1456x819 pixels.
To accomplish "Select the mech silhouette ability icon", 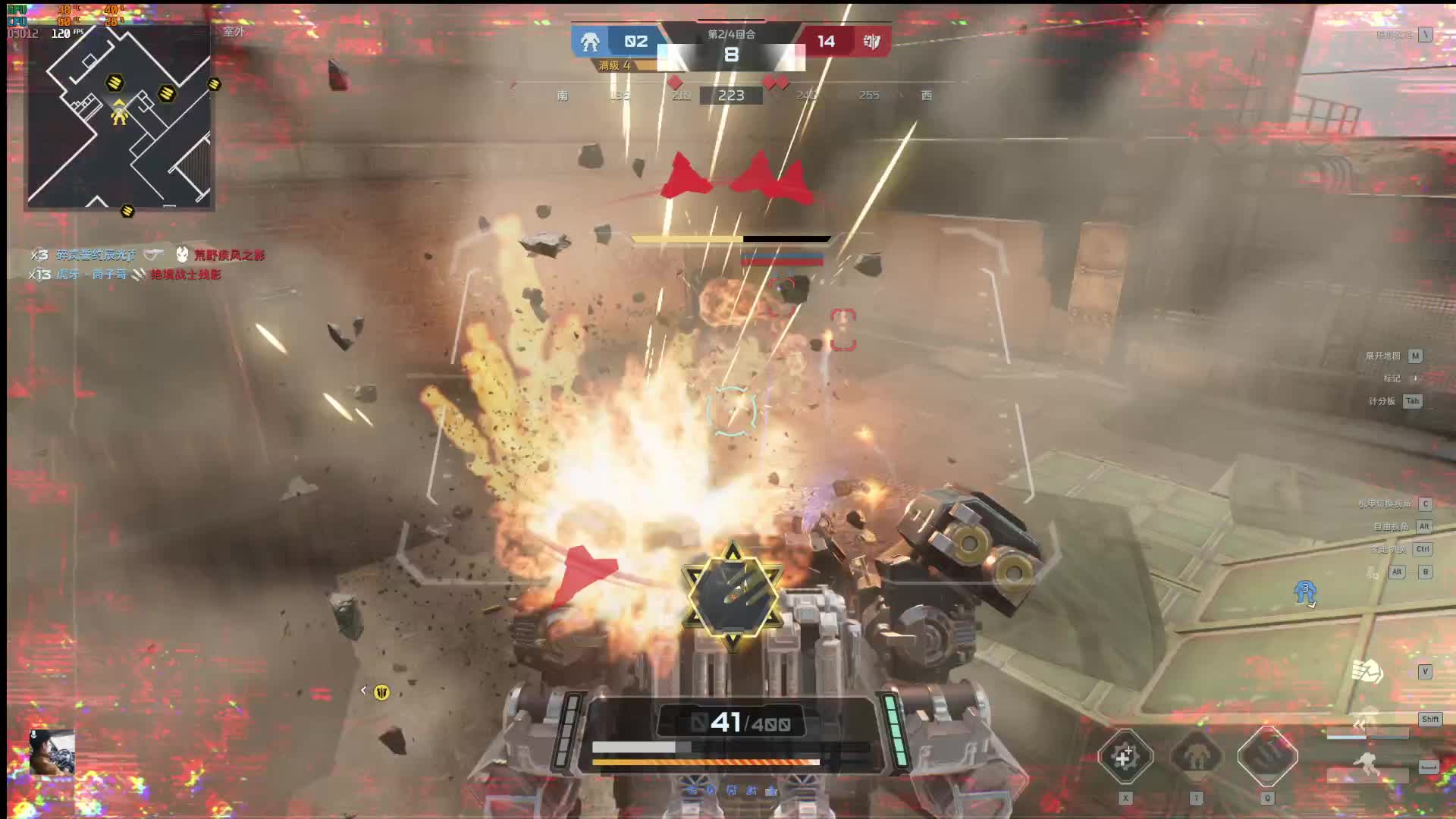I will [x=1196, y=756].
